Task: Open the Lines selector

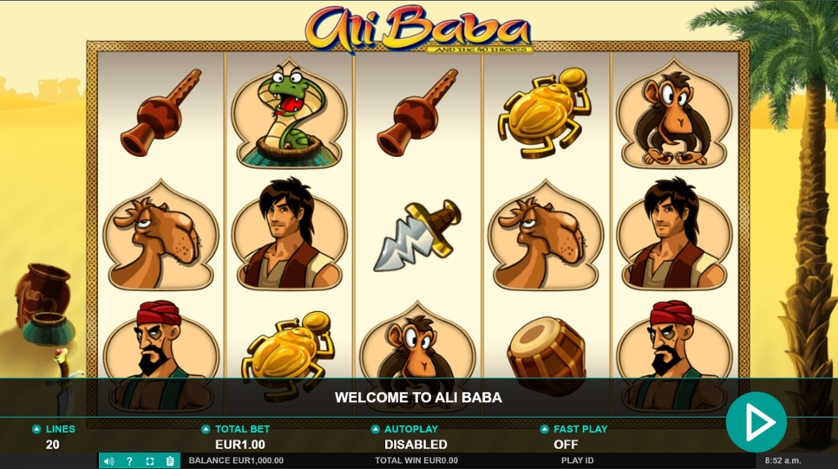Action: (x=53, y=437)
